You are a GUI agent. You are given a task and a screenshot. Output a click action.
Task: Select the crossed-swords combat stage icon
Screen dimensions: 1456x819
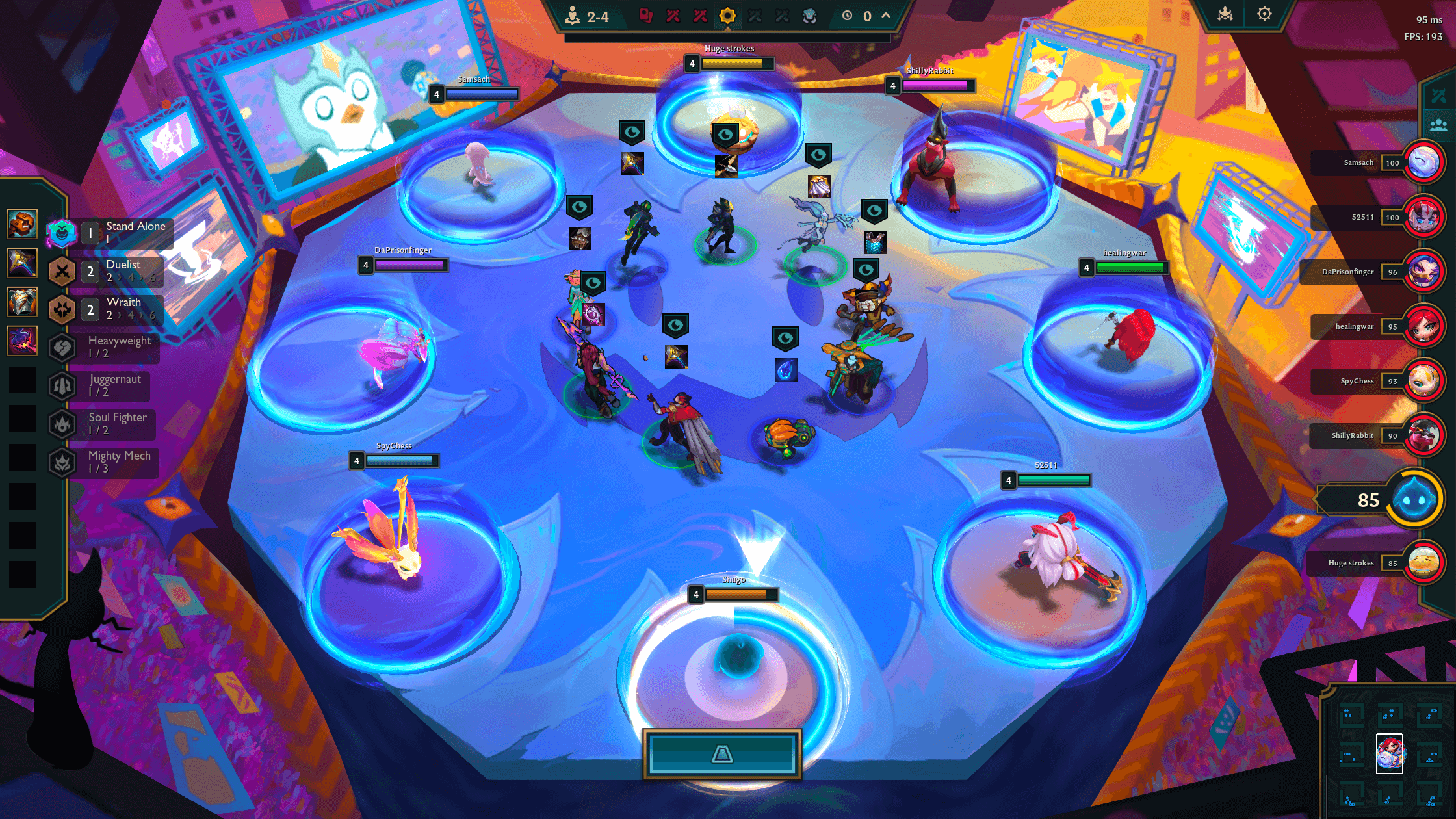click(673, 16)
